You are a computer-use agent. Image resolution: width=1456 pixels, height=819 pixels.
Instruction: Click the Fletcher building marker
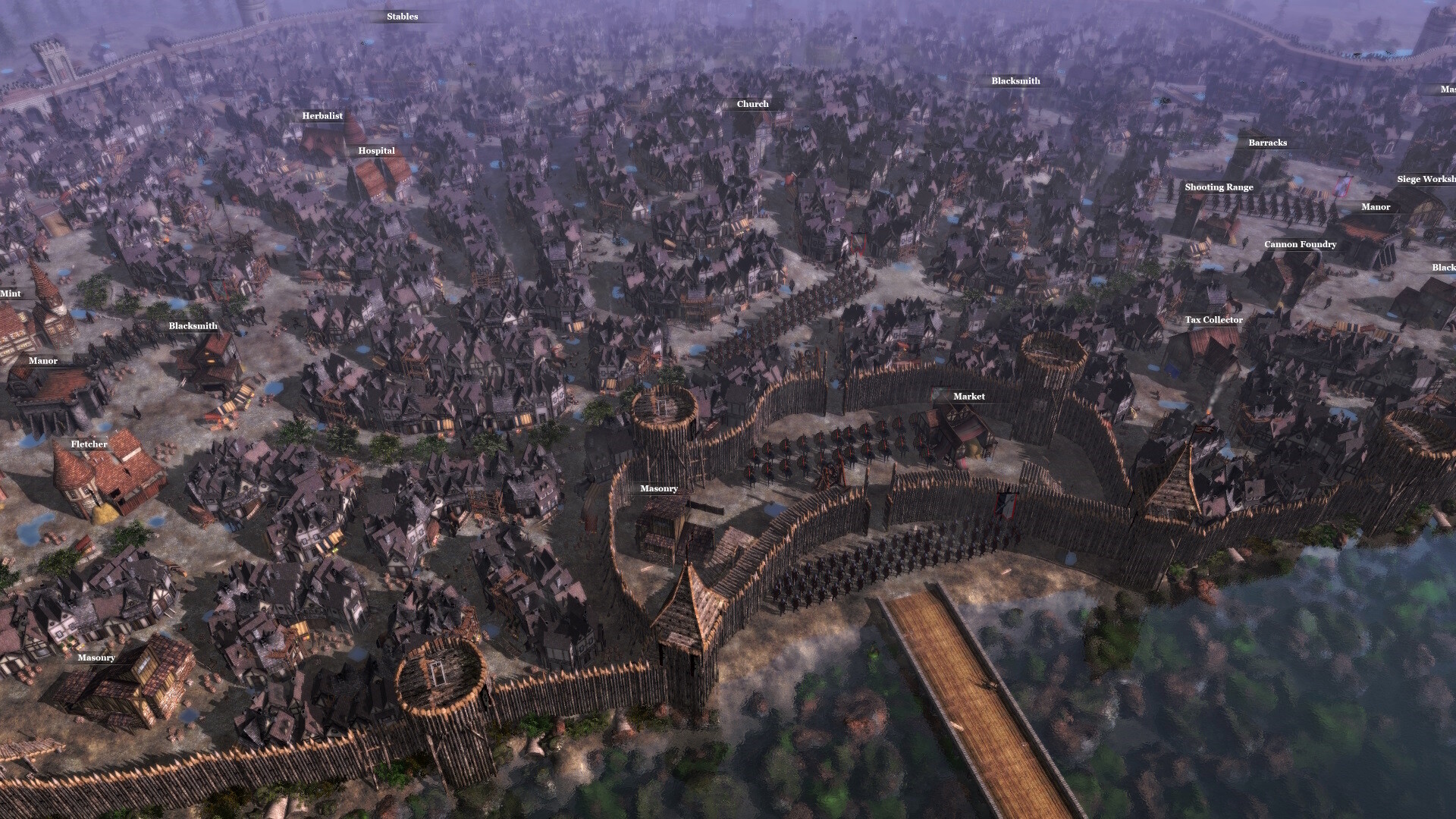point(89,444)
